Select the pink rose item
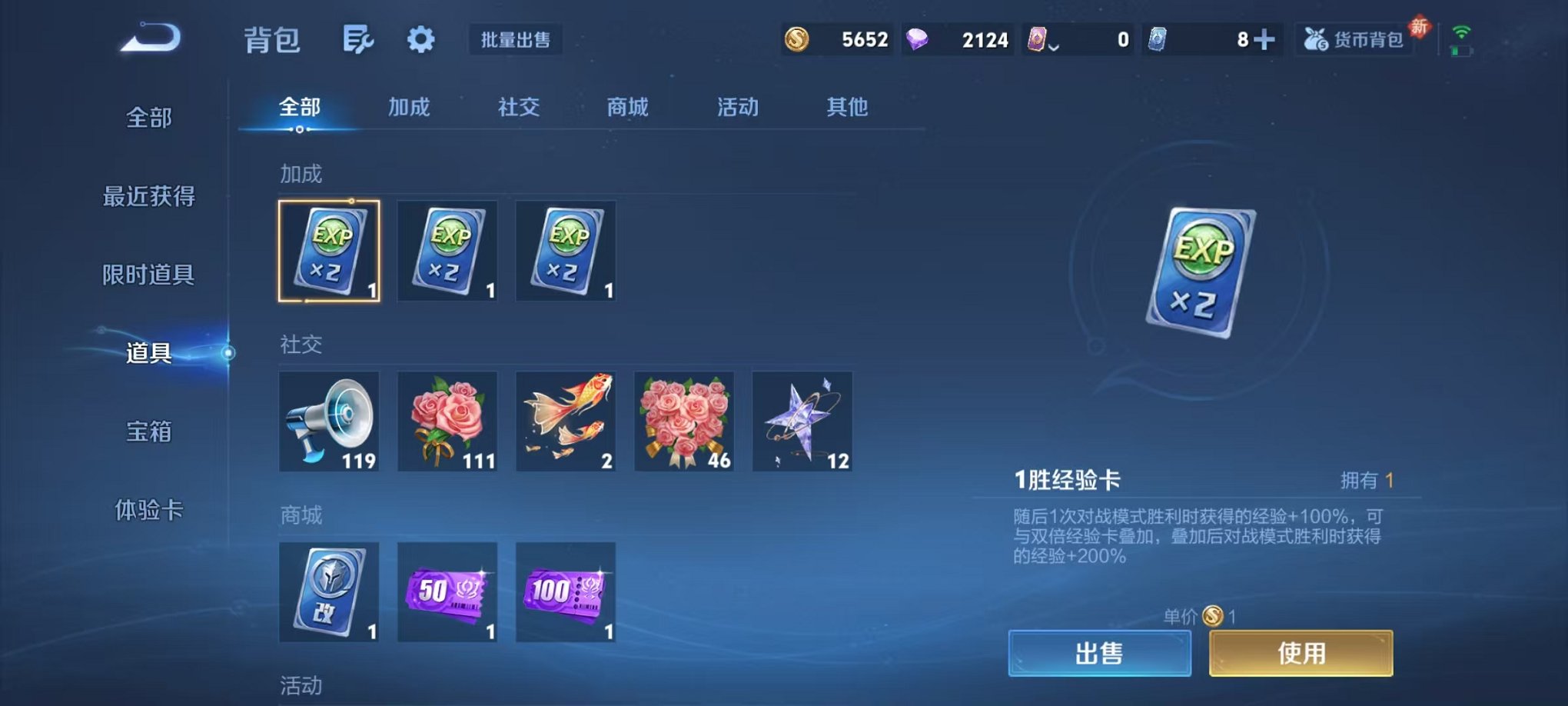The height and width of the screenshot is (706, 1568). point(447,421)
